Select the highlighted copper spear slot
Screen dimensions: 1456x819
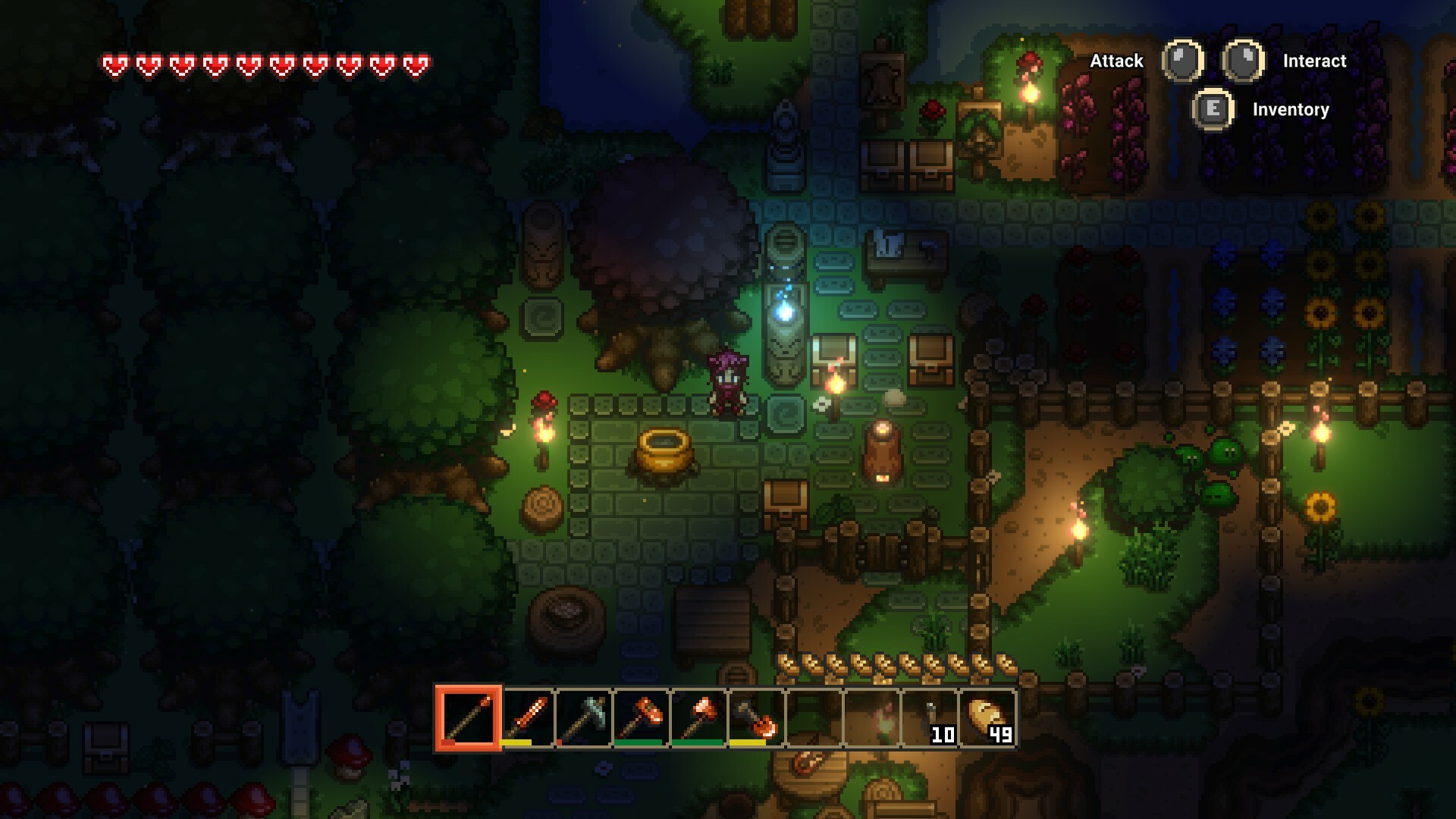[468, 717]
